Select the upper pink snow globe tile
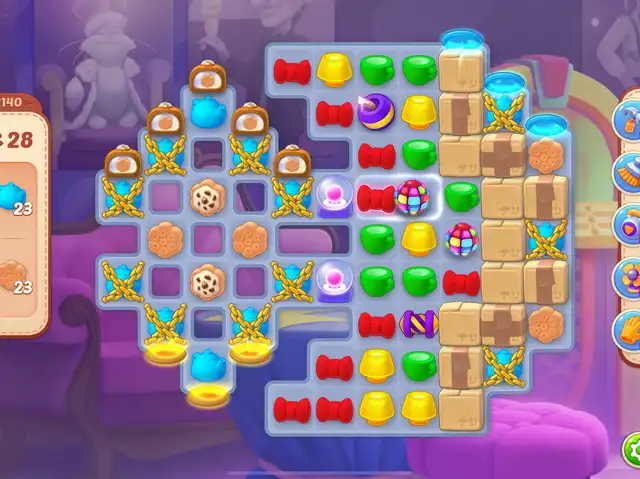This screenshot has width=640, height=479. [x=334, y=195]
